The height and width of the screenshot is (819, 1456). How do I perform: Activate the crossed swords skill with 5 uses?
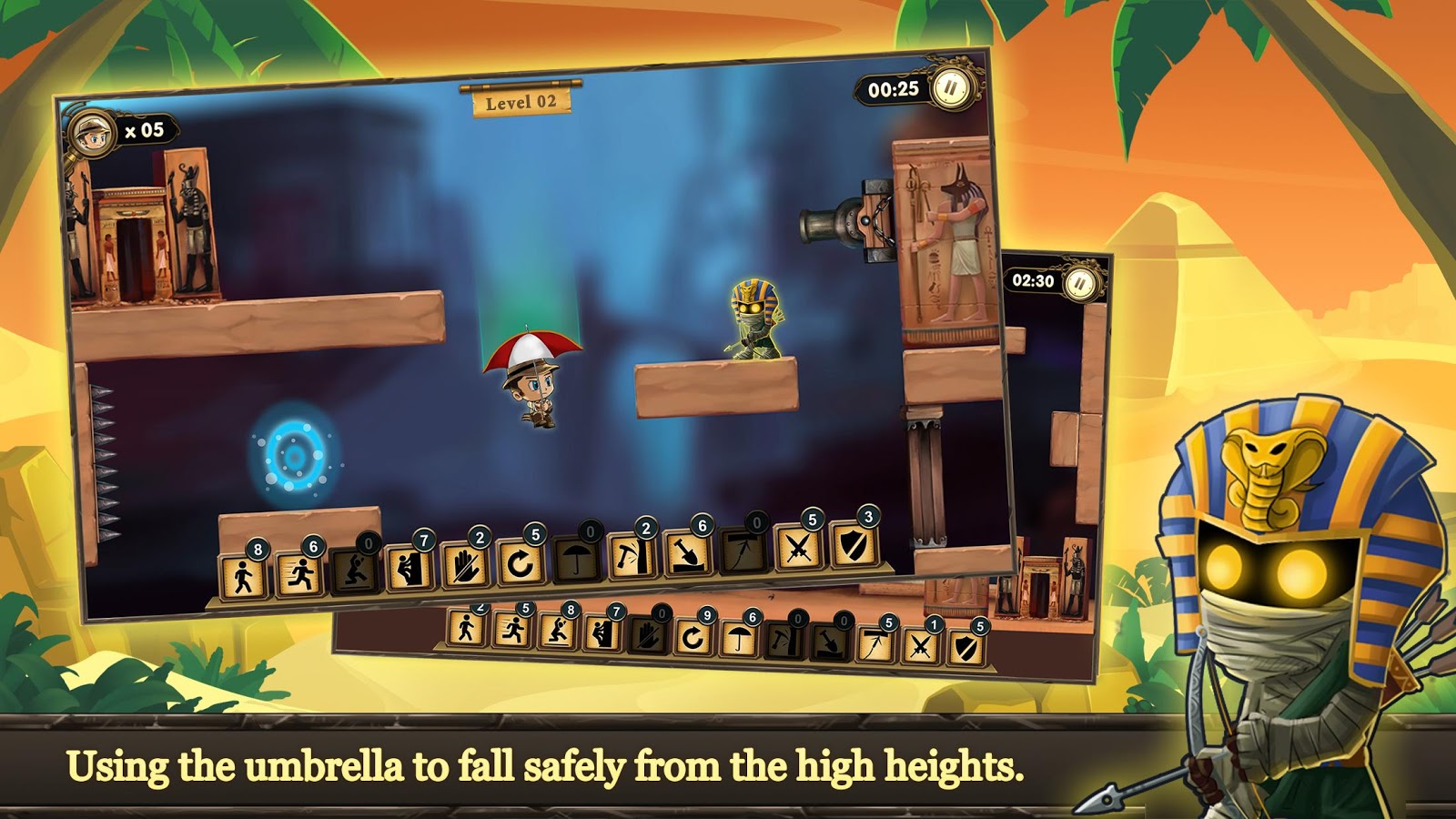[x=798, y=549]
